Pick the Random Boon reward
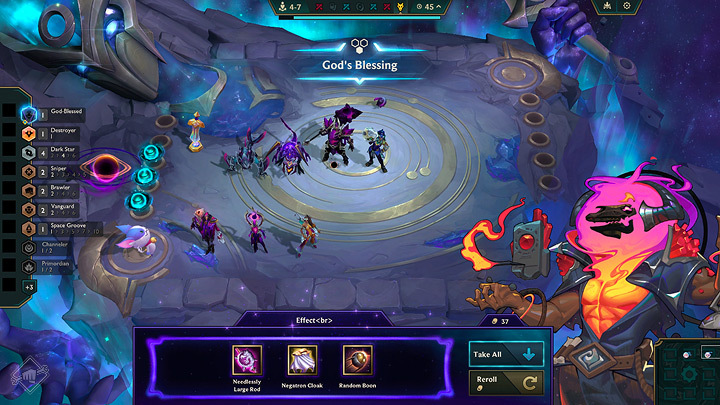This screenshot has height=405, width=720. click(357, 360)
